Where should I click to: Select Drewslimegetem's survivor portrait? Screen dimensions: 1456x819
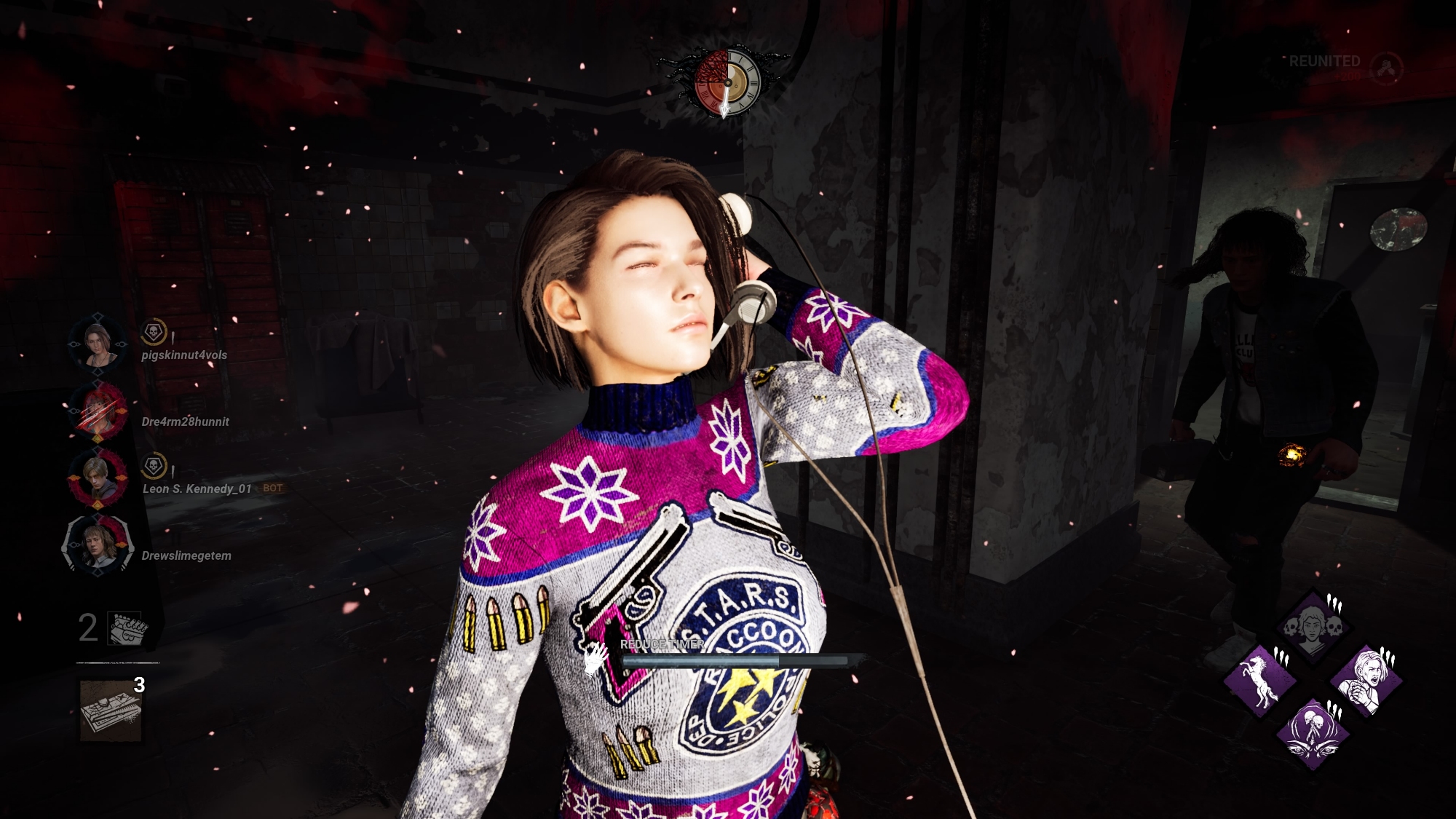tap(98, 545)
